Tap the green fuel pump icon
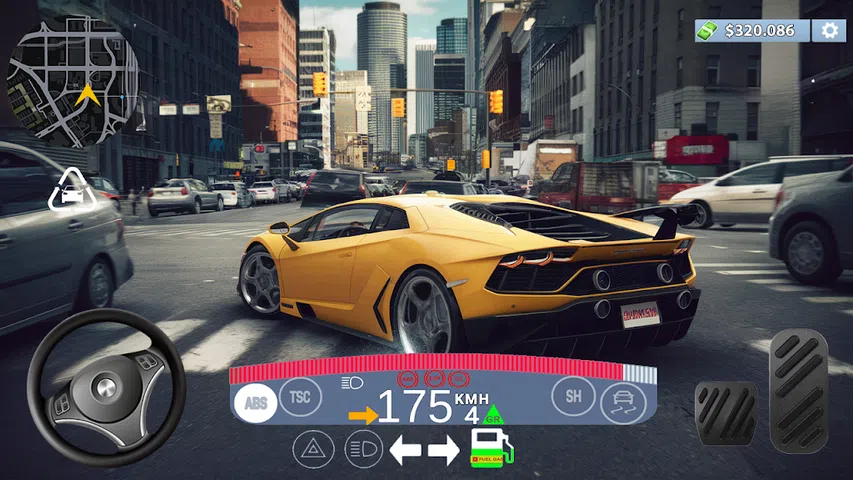This screenshot has width=853, height=480. (491, 447)
